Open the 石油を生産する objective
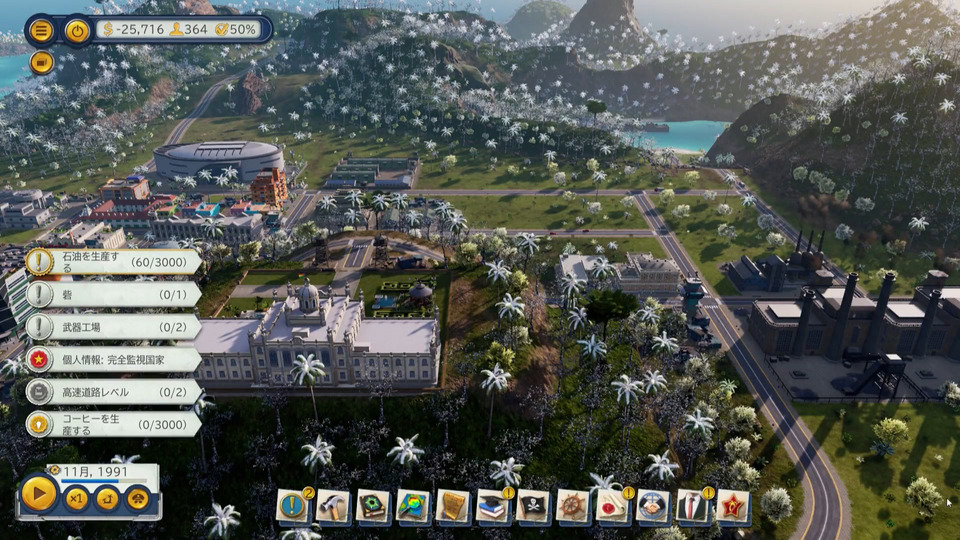This screenshot has height=540, width=960. coord(112,262)
